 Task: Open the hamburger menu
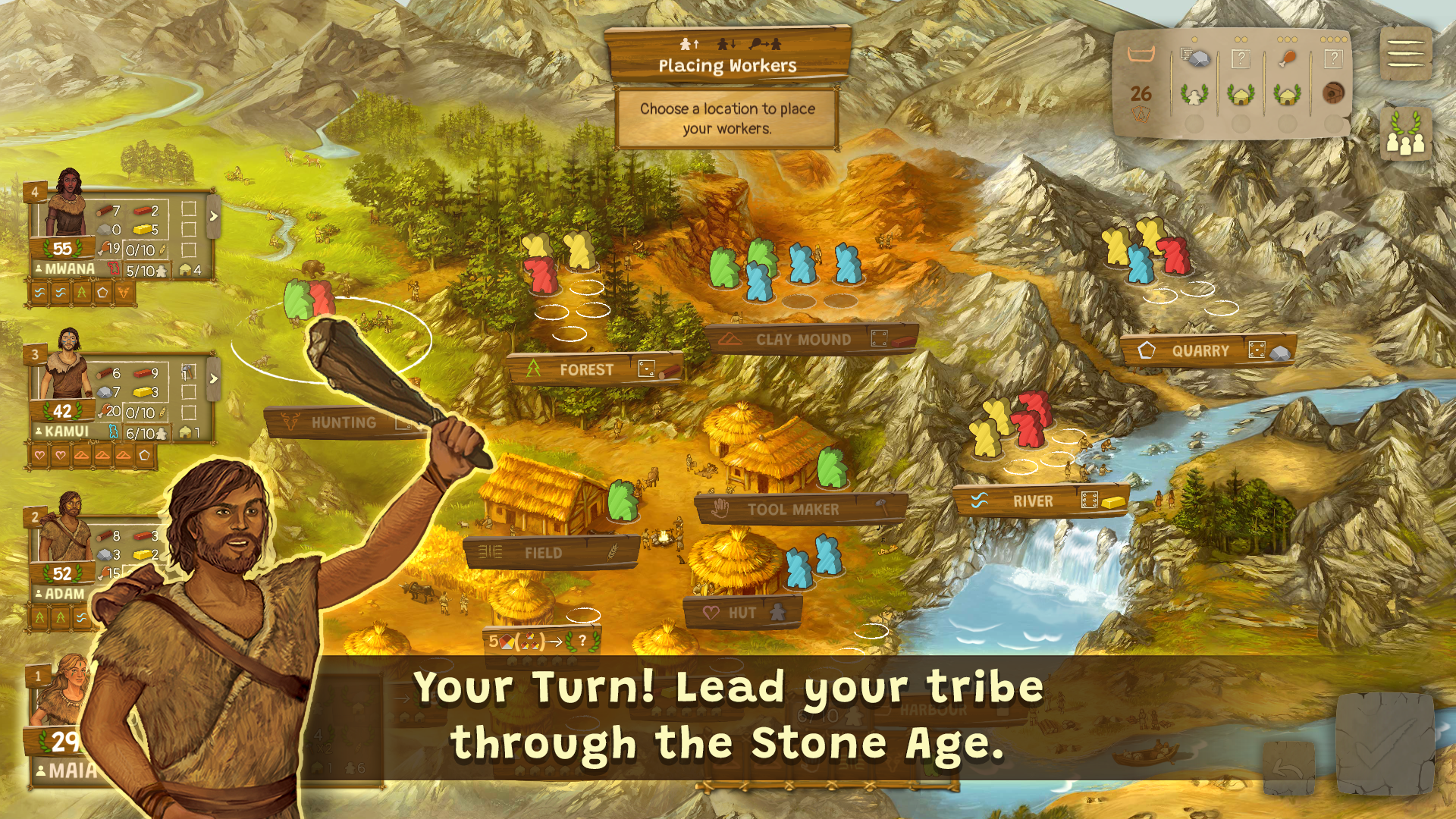[1405, 53]
